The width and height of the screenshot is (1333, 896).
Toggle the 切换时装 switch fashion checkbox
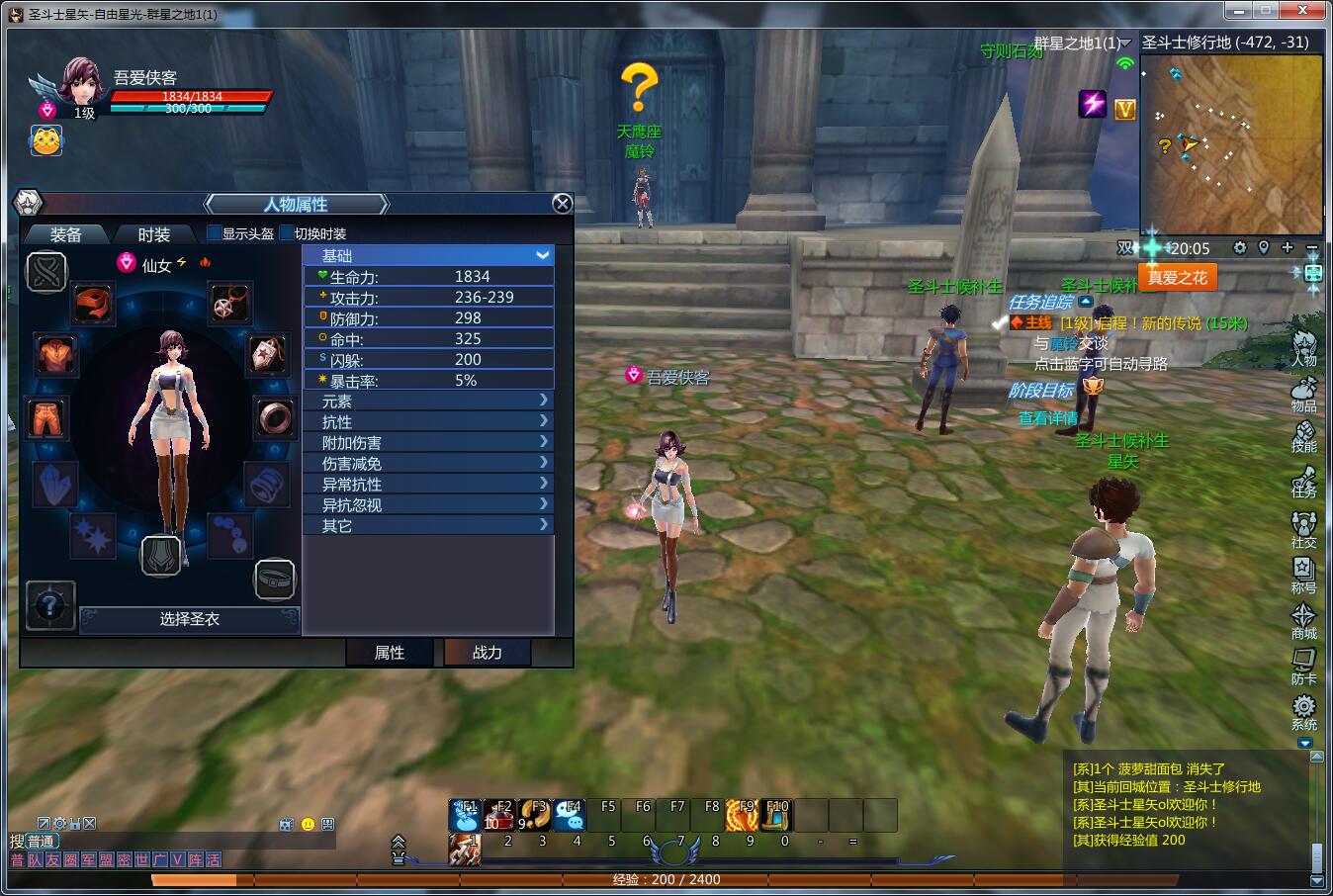click(287, 233)
